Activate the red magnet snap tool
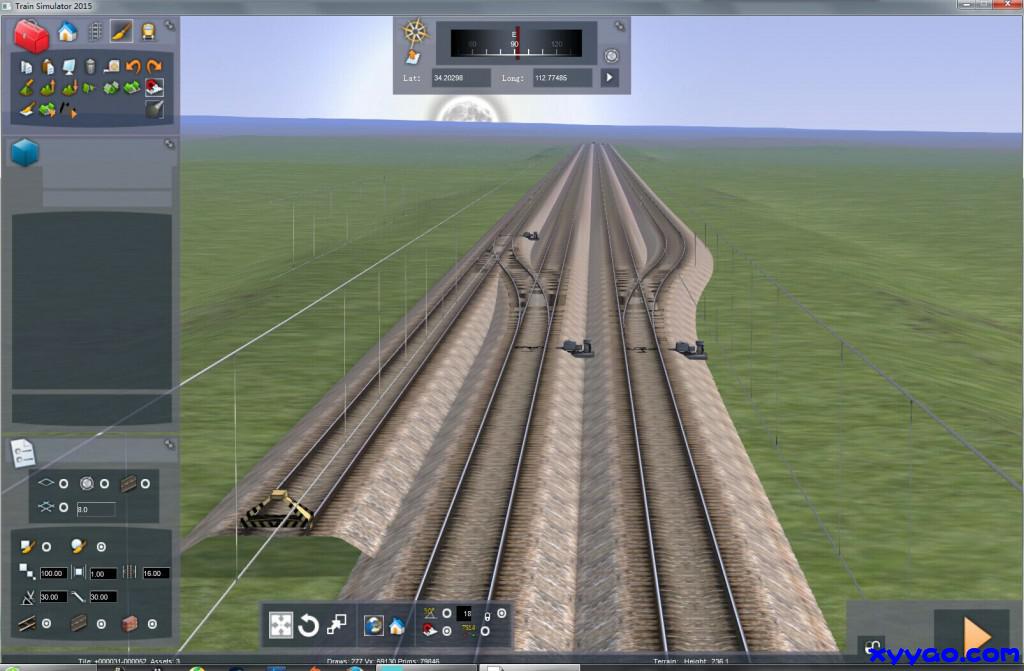 pyautogui.click(x=154, y=87)
